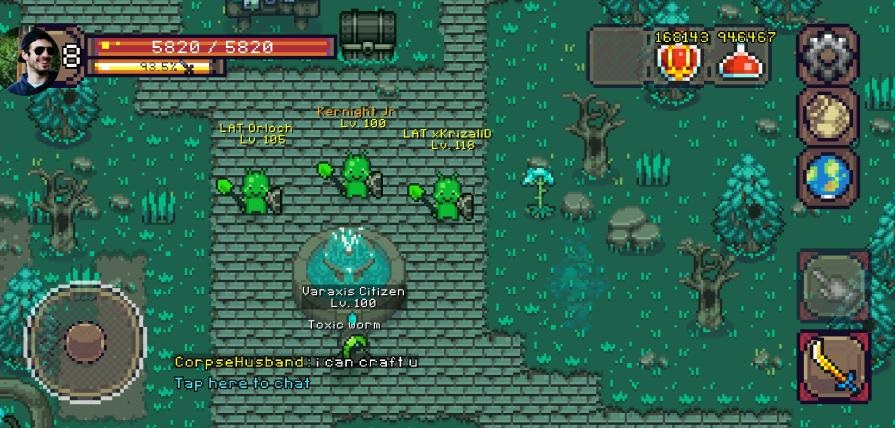This screenshot has width=895, height=428.
Task: Open the world map globe icon
Action: pyautogui.click(x=828, y=178)
